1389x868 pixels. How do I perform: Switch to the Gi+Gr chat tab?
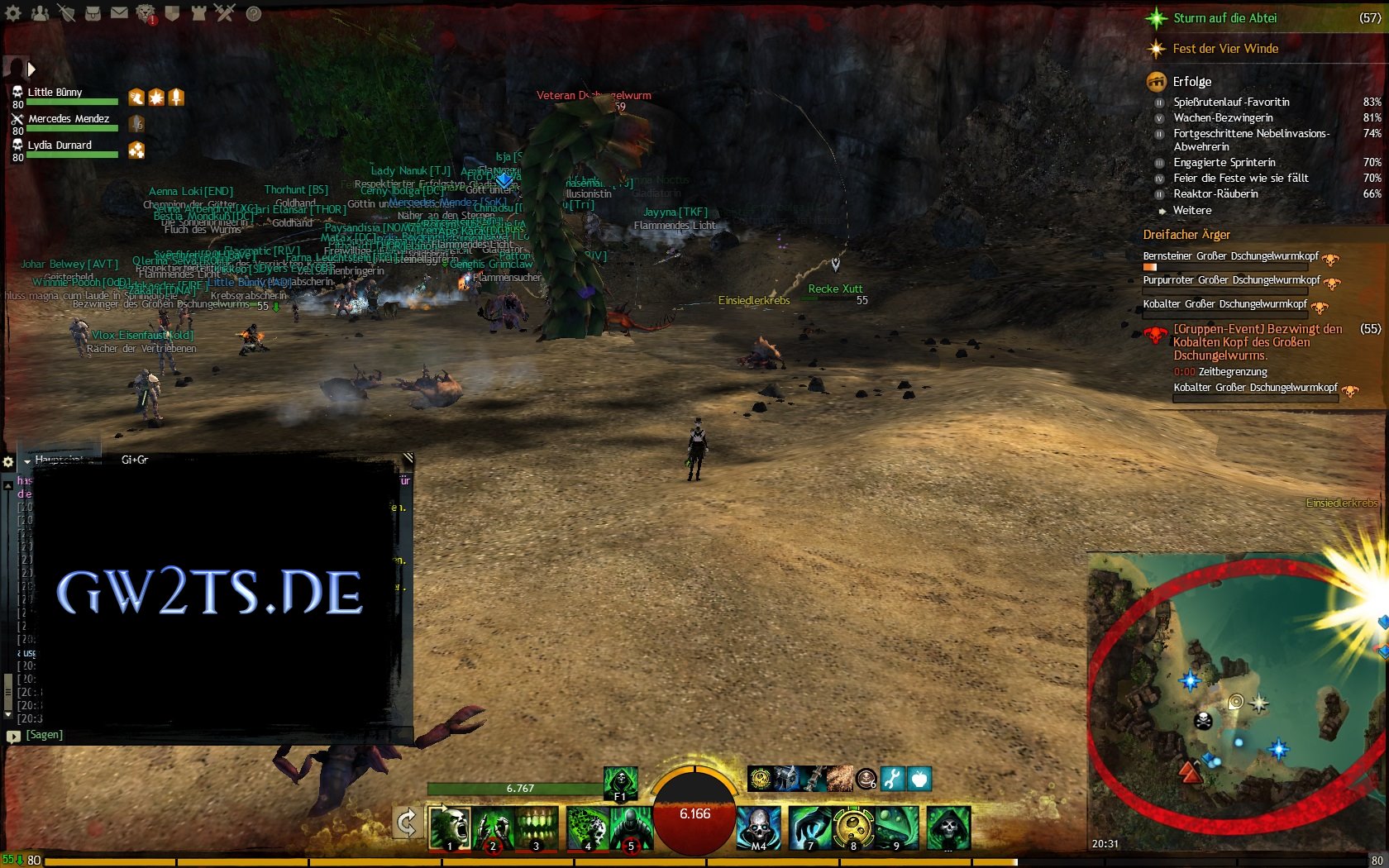pyautogui.click(x=135, y=460)
